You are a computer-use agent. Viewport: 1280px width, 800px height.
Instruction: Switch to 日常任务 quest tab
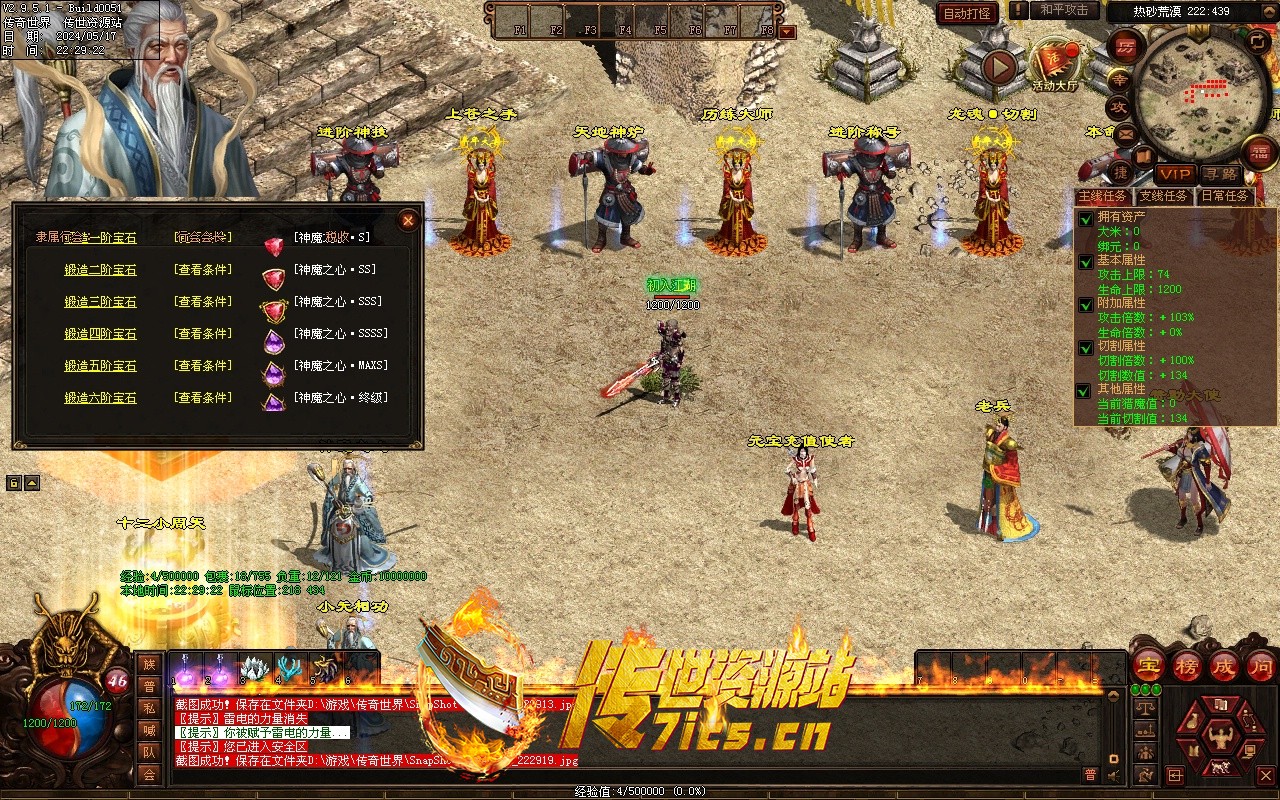point(1225,196)
